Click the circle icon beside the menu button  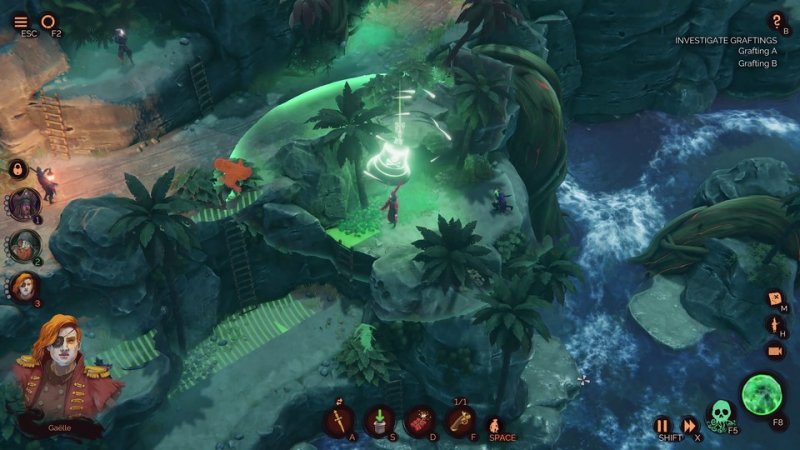(49, 20)
